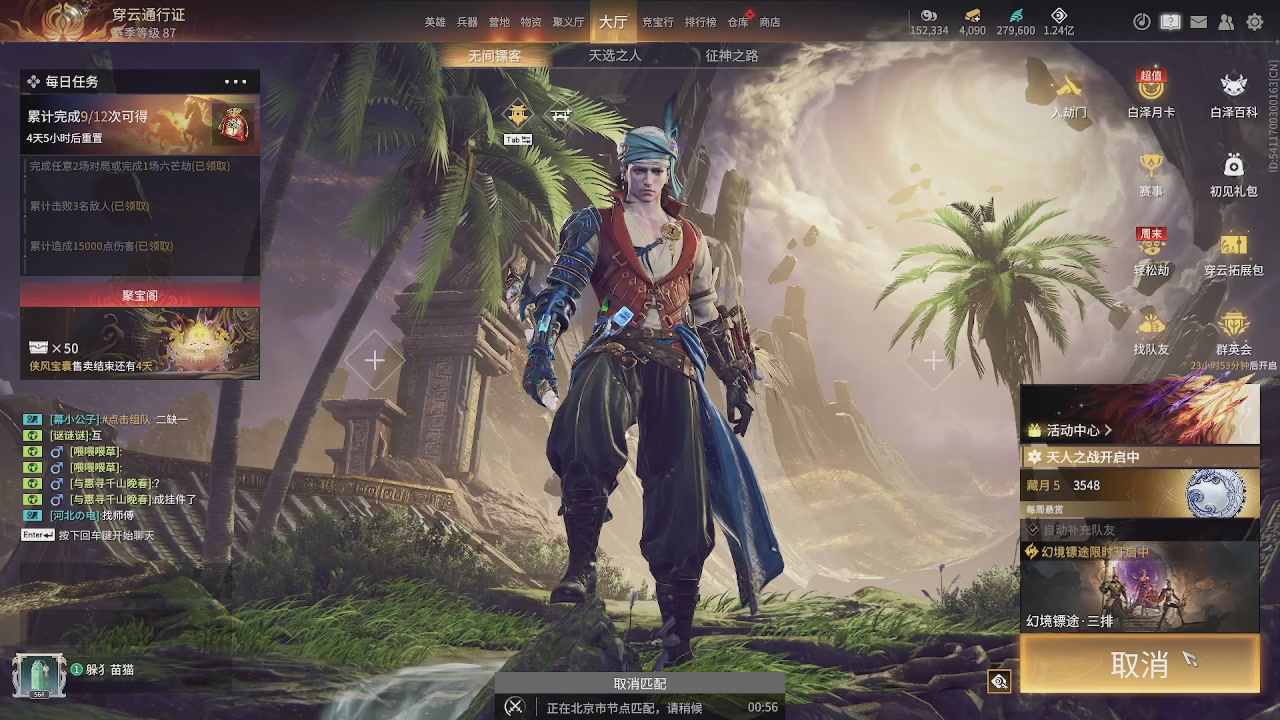1280x720 pixels.
Task: Choose the 无间镖客 mode tab
Action: pos(495,56)
